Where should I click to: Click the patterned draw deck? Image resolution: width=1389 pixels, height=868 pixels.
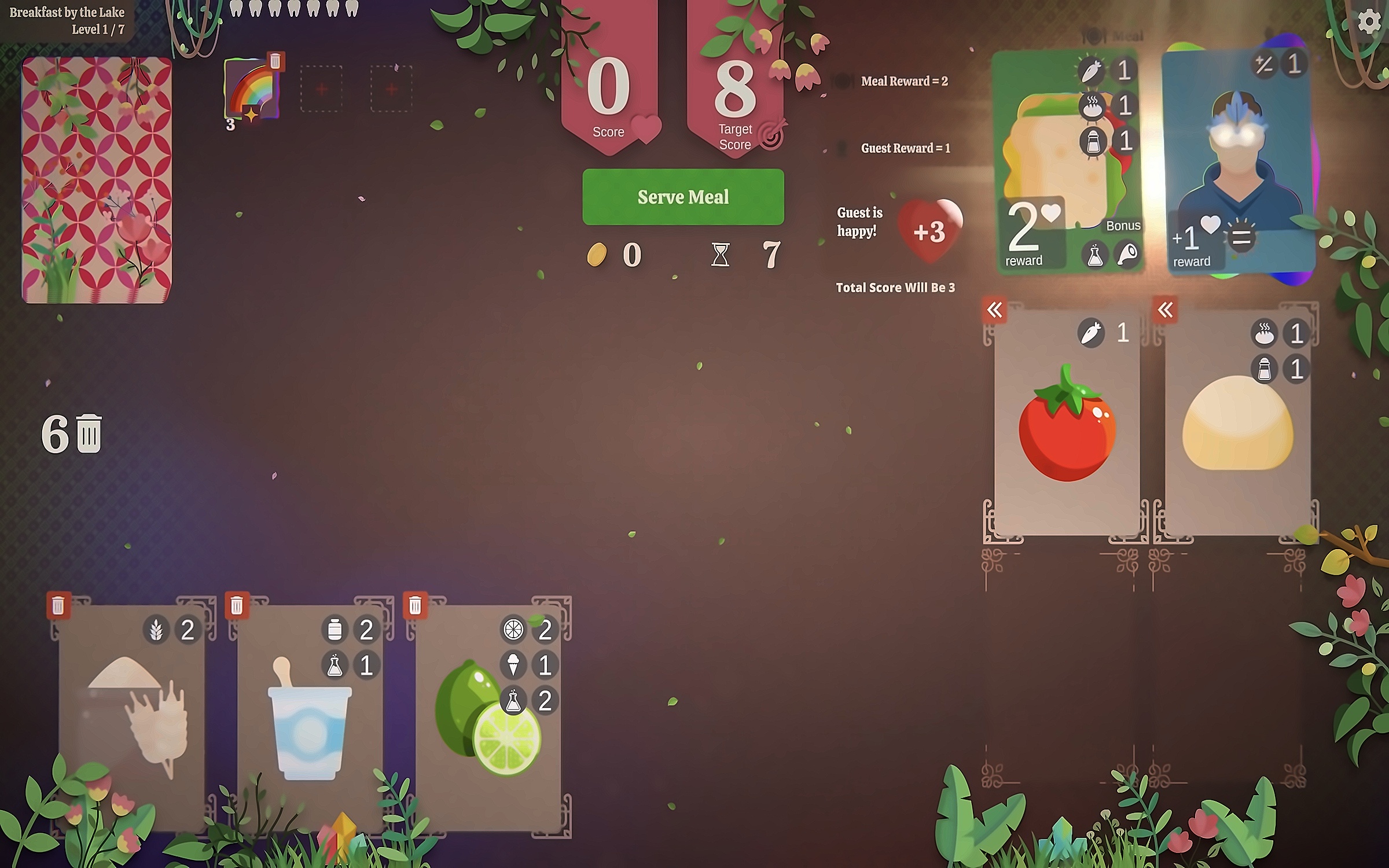pos(97,179)
